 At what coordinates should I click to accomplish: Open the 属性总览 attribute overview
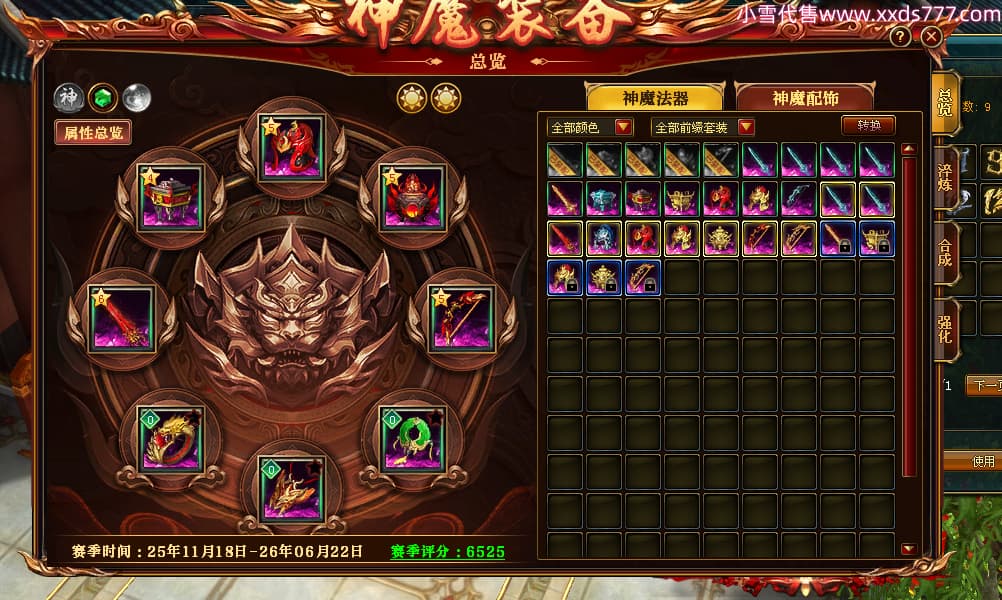coord(93,132)
